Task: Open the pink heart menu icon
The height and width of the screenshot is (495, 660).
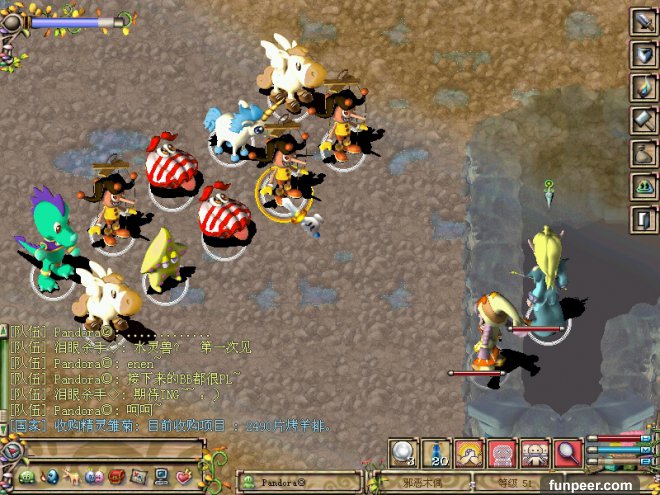Action: click(183, 475)
